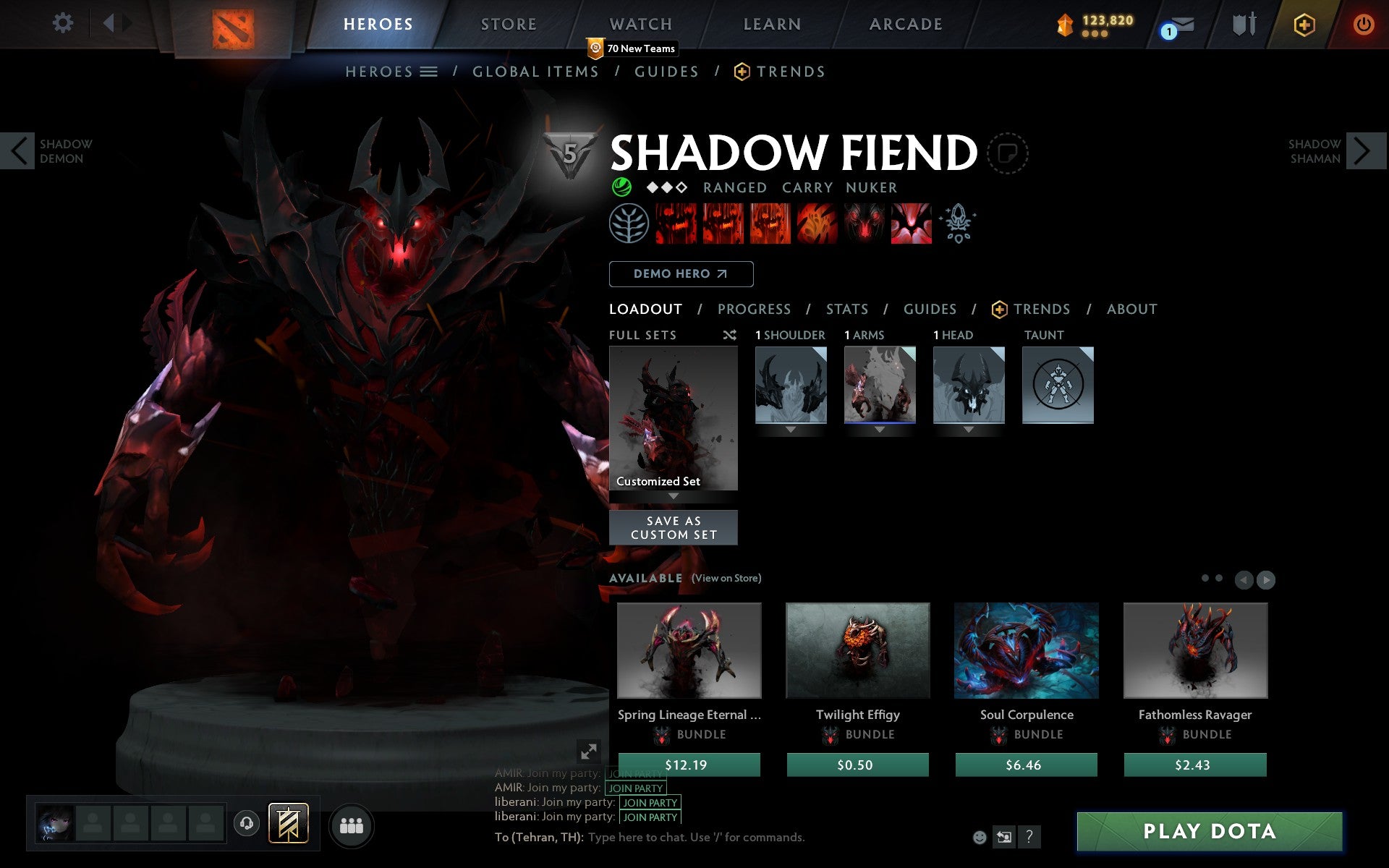This screenshot has height=868, width=1389.
Task: Expand the 1 Head item slot chevron
Action: pyautogui.click(x=969, y=429)
